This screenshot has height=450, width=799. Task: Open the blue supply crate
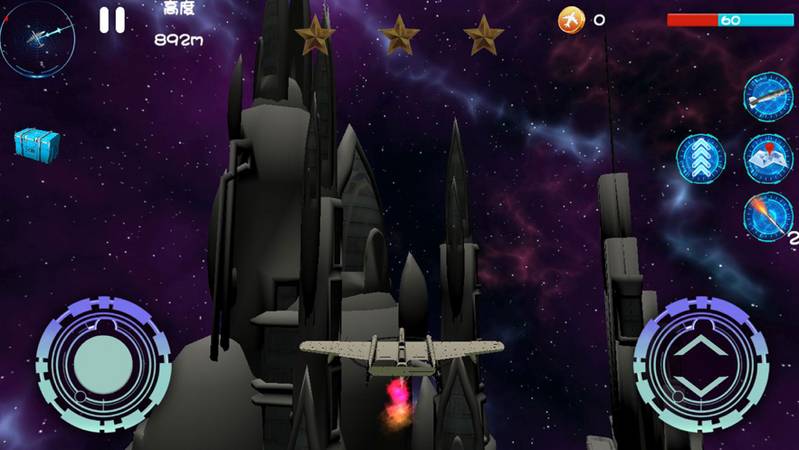36,143
